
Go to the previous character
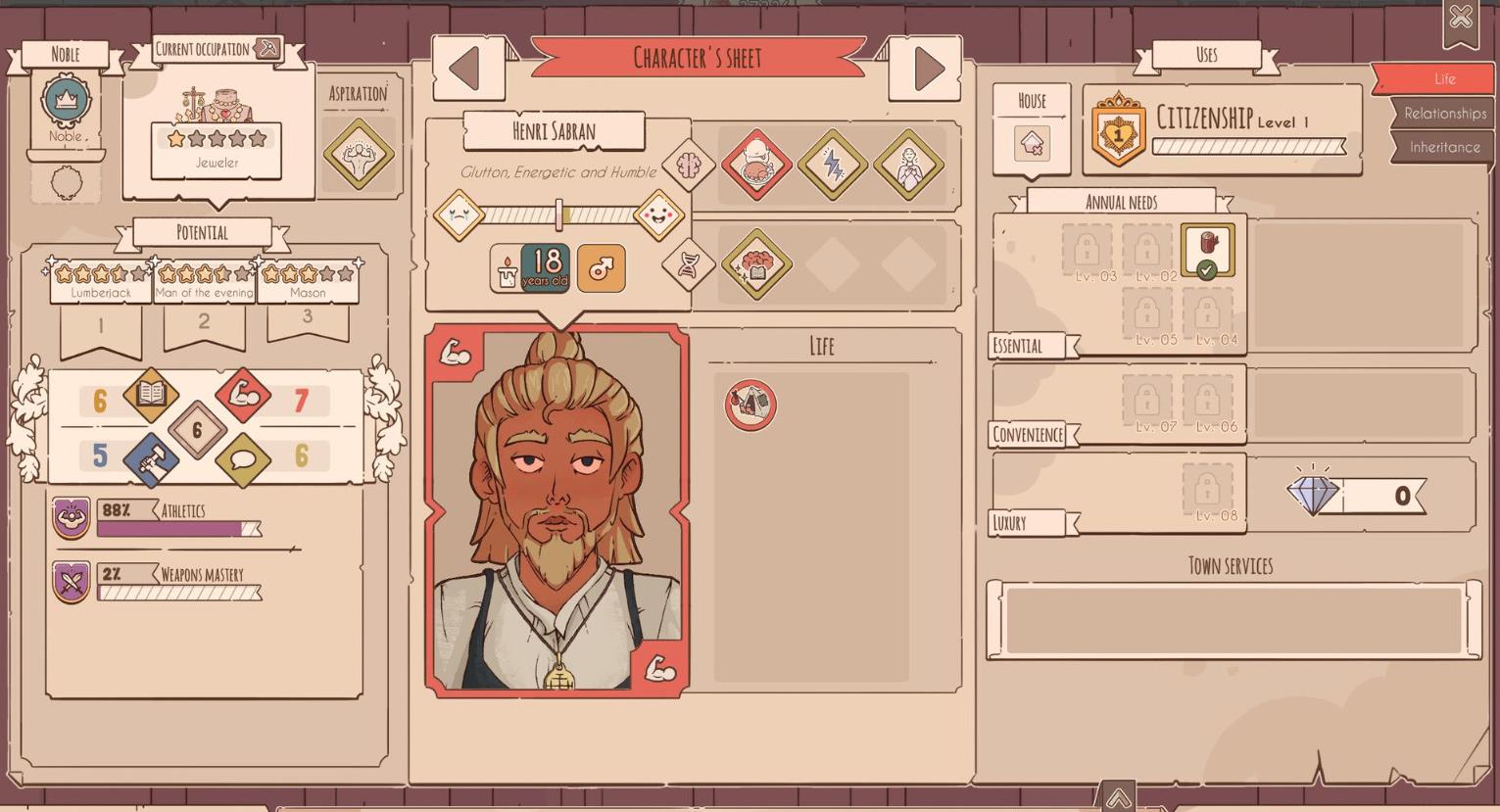pos(465,69)
